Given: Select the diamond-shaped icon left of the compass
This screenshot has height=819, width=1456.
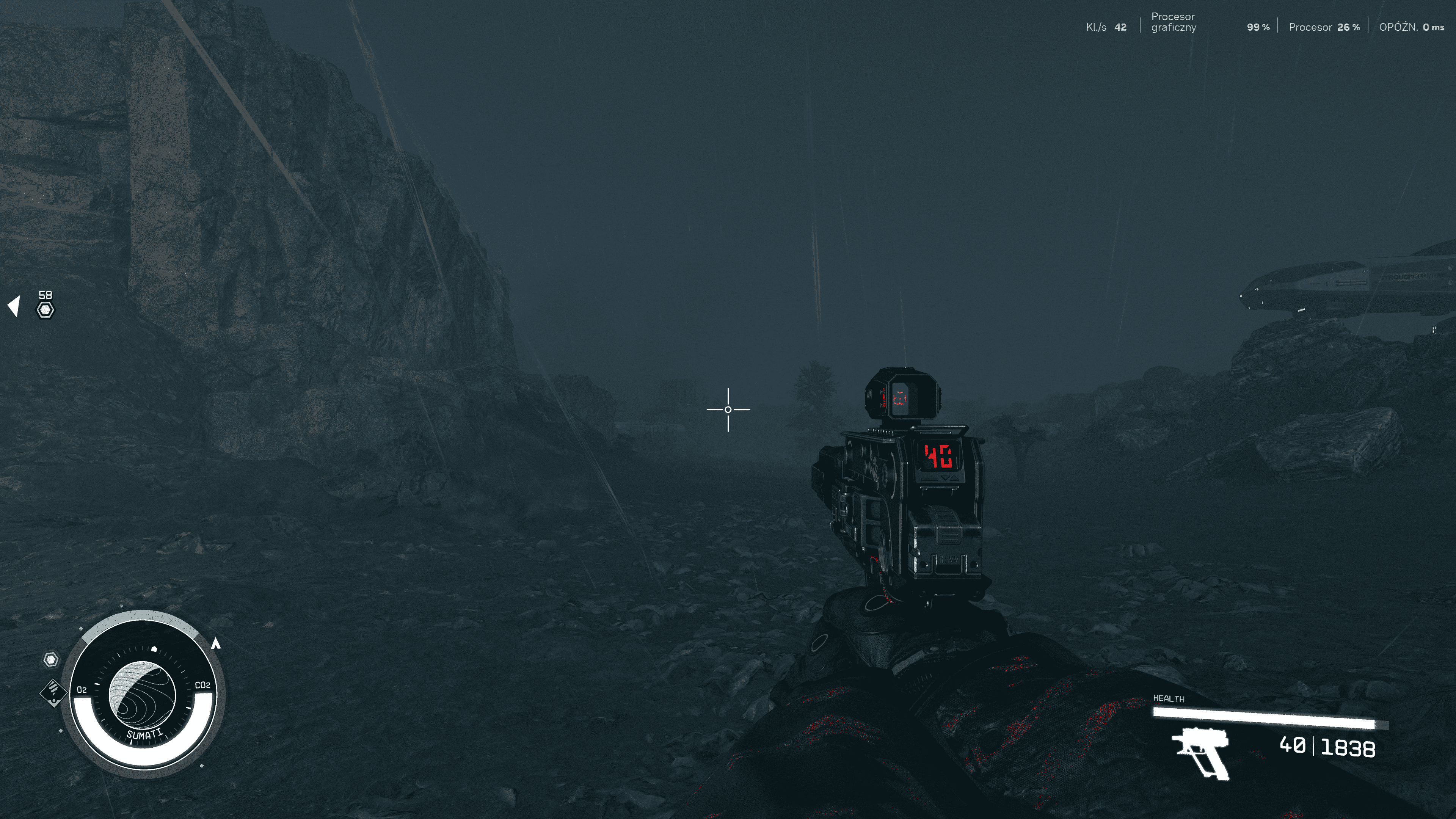Looking at the screenshot, I should [x=53, y=692].
